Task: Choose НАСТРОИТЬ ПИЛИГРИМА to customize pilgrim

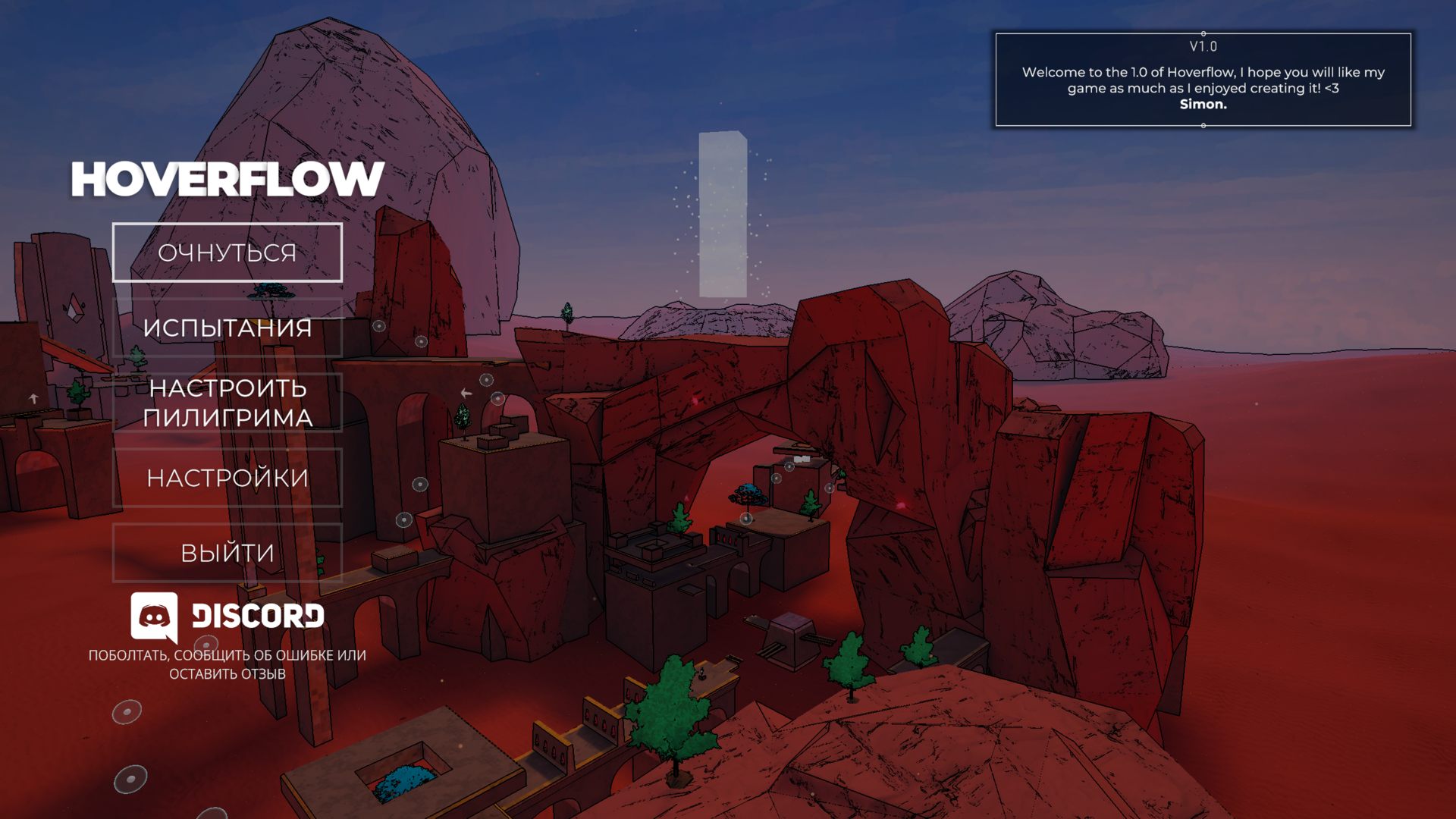Action: tap(227, 403)
